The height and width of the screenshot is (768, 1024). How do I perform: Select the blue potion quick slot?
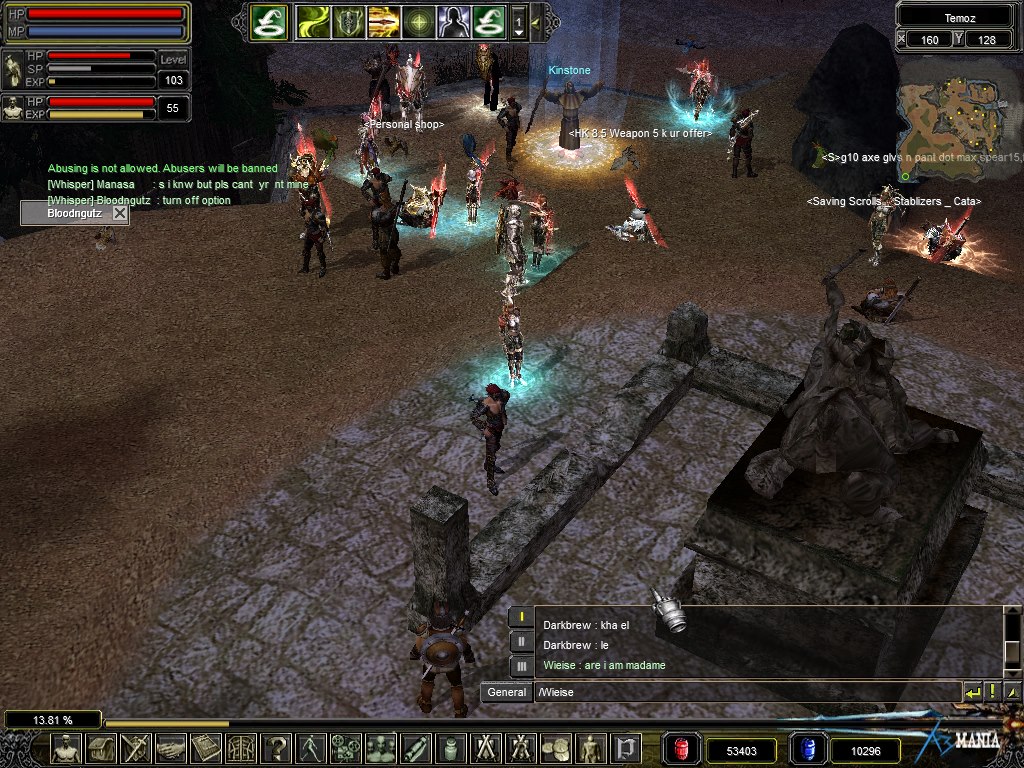click(807, 749)
